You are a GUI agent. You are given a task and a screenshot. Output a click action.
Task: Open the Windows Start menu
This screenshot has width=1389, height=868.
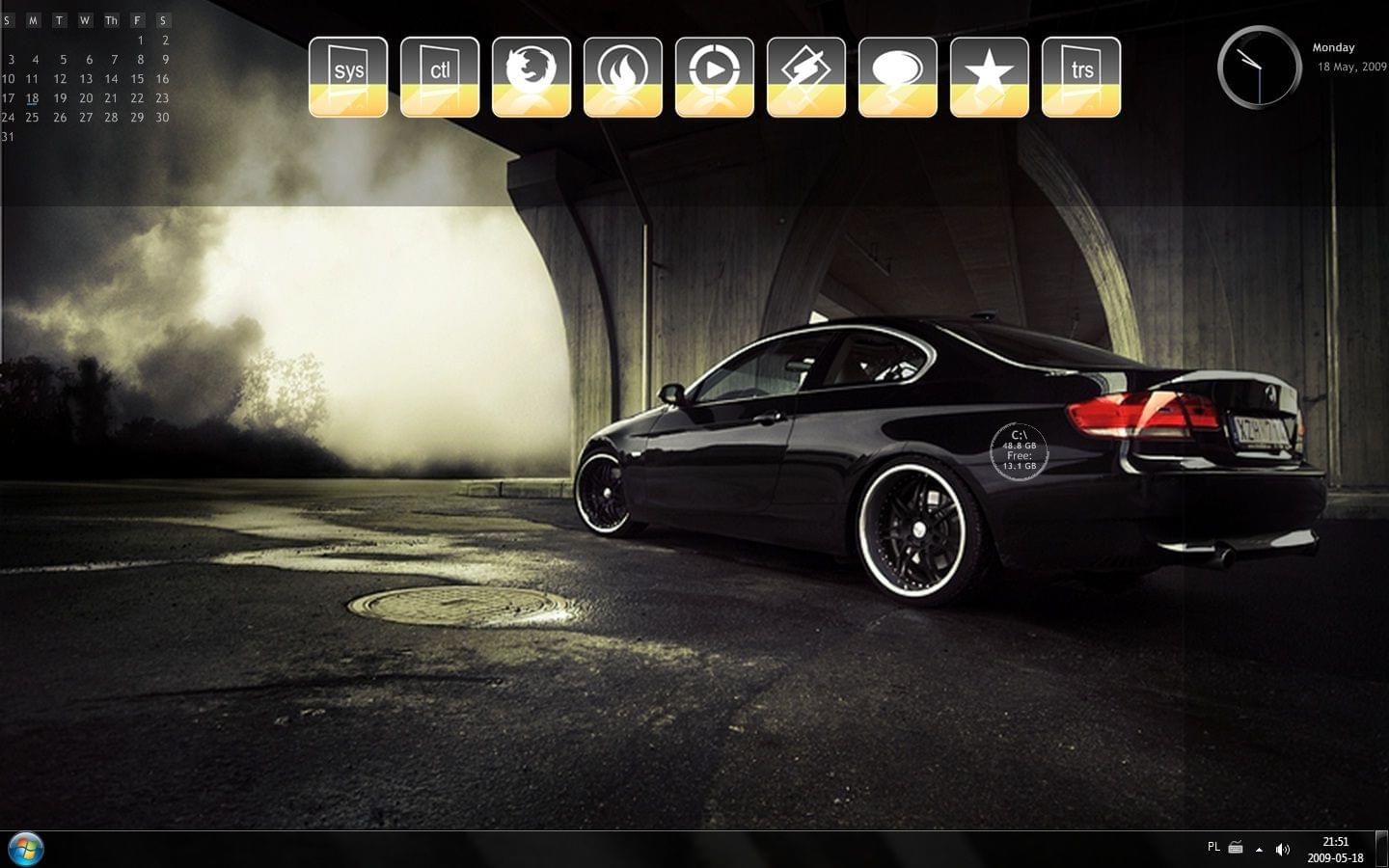tap(26, 849)
